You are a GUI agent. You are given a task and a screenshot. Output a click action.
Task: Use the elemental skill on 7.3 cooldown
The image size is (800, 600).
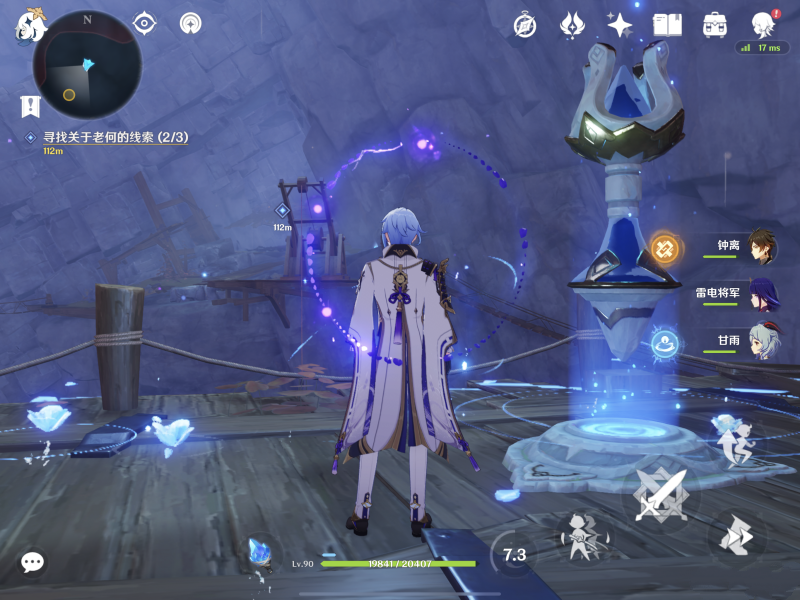[x=514, y=554]
